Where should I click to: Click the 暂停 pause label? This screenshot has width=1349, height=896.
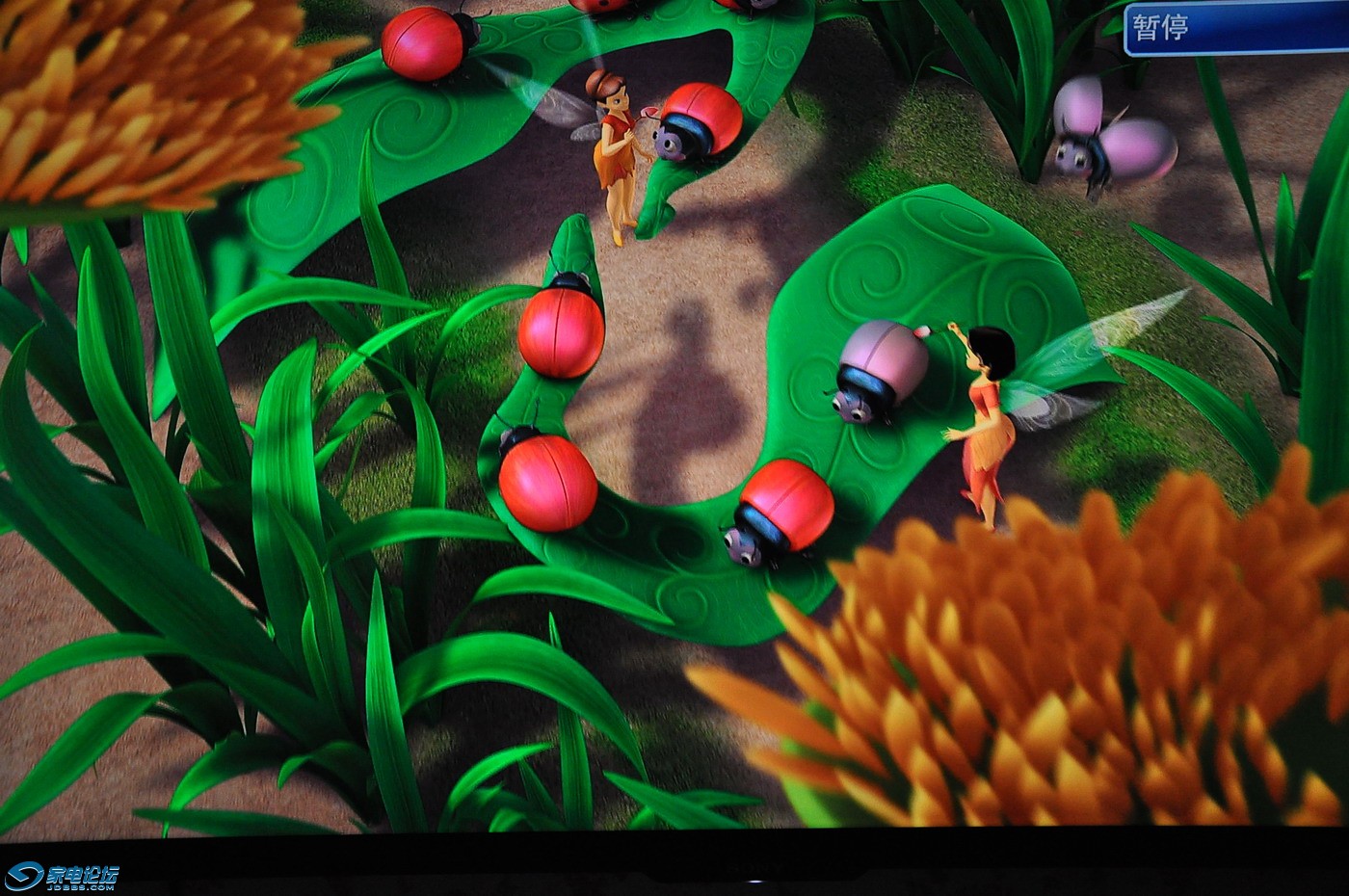(1160, 28)
